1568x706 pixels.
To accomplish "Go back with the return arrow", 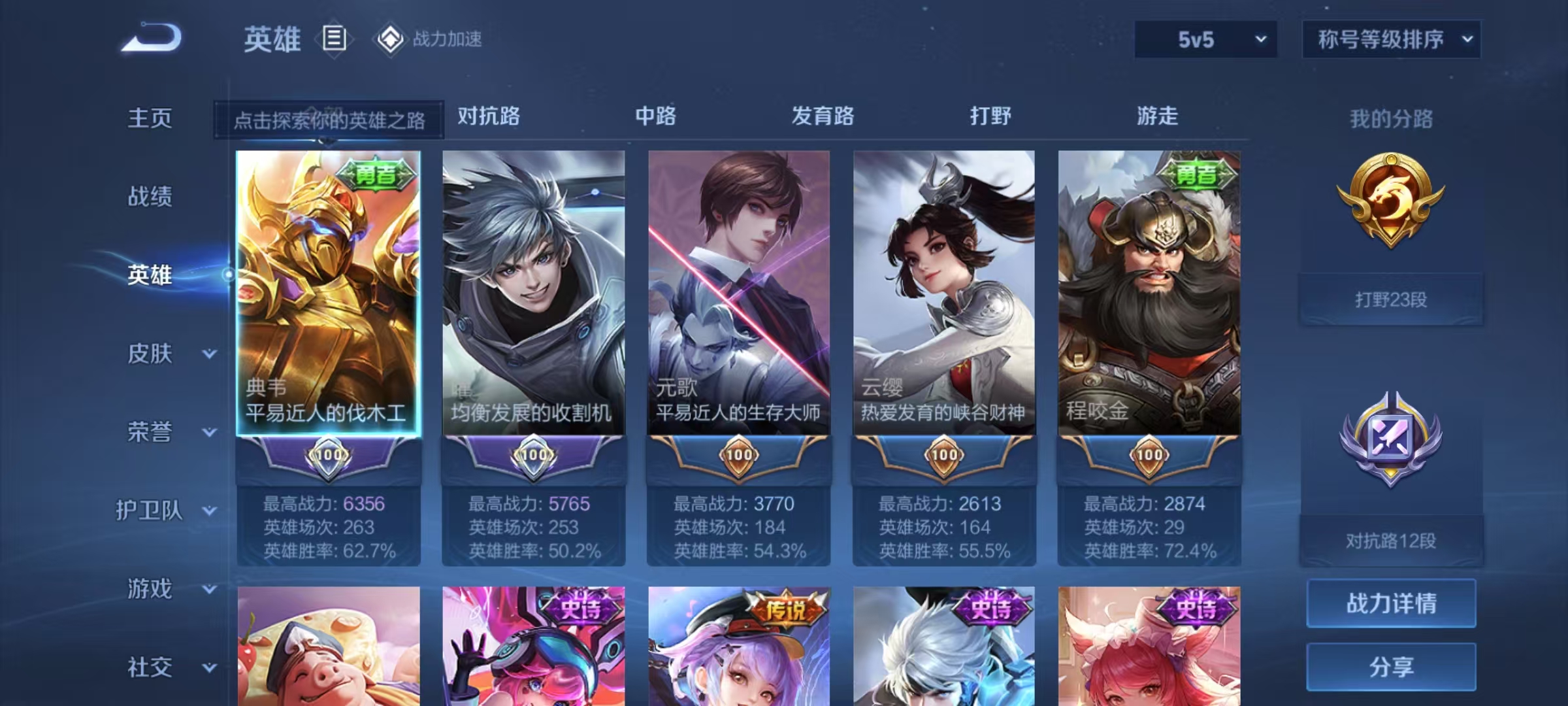I will [x=151, y=38].
